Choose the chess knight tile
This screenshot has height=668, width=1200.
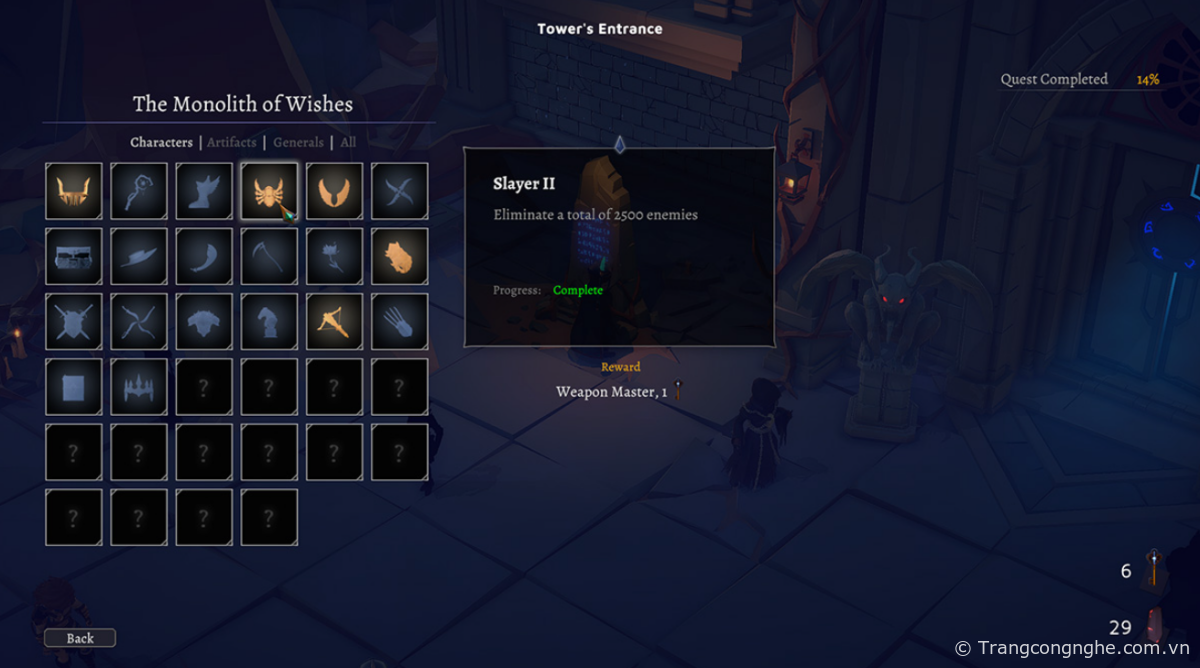coord(269,321)
